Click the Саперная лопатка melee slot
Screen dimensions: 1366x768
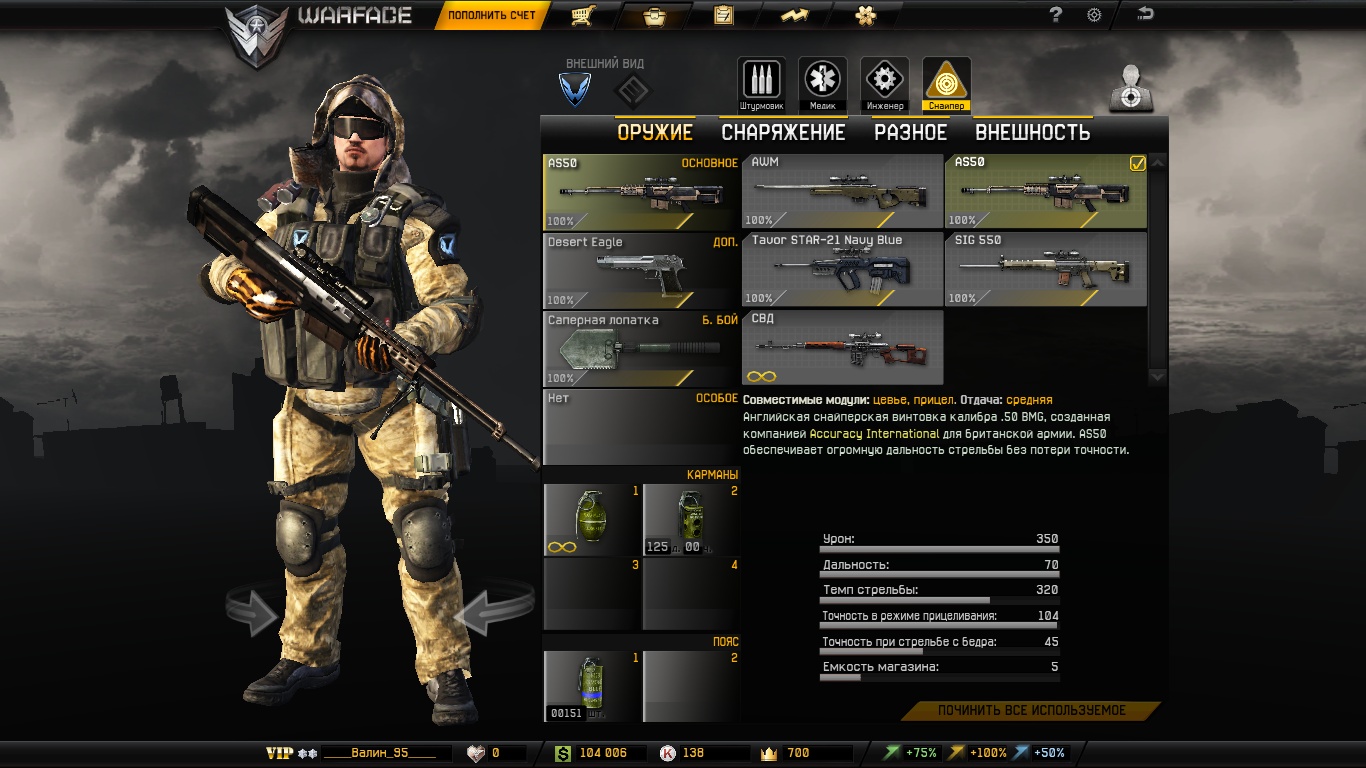tap(641, 349)
